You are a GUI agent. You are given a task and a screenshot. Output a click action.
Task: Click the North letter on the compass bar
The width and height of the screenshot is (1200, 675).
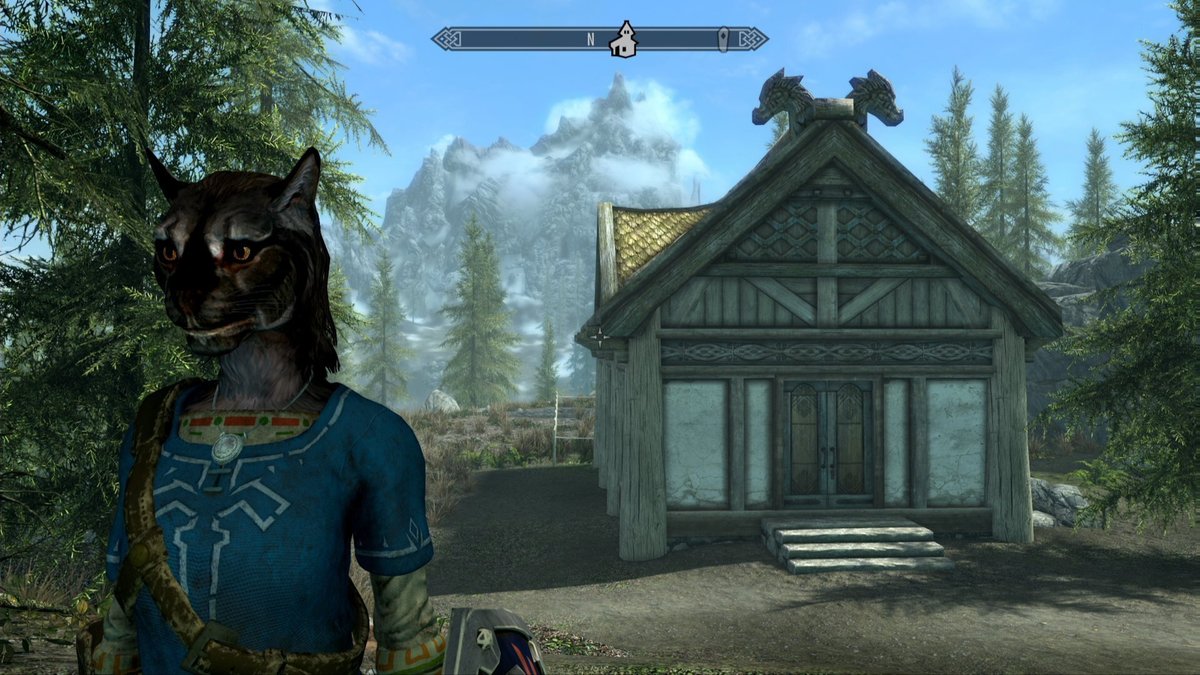[x=591, y=40]
